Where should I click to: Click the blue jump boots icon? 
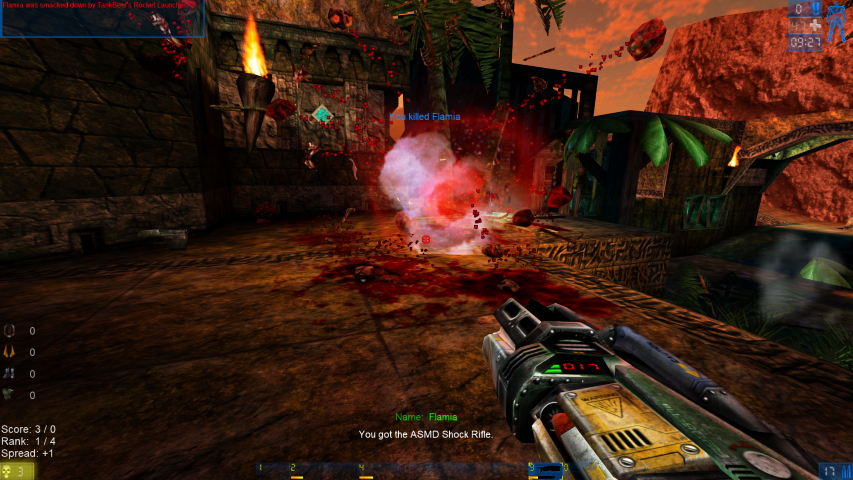point(11,374)
